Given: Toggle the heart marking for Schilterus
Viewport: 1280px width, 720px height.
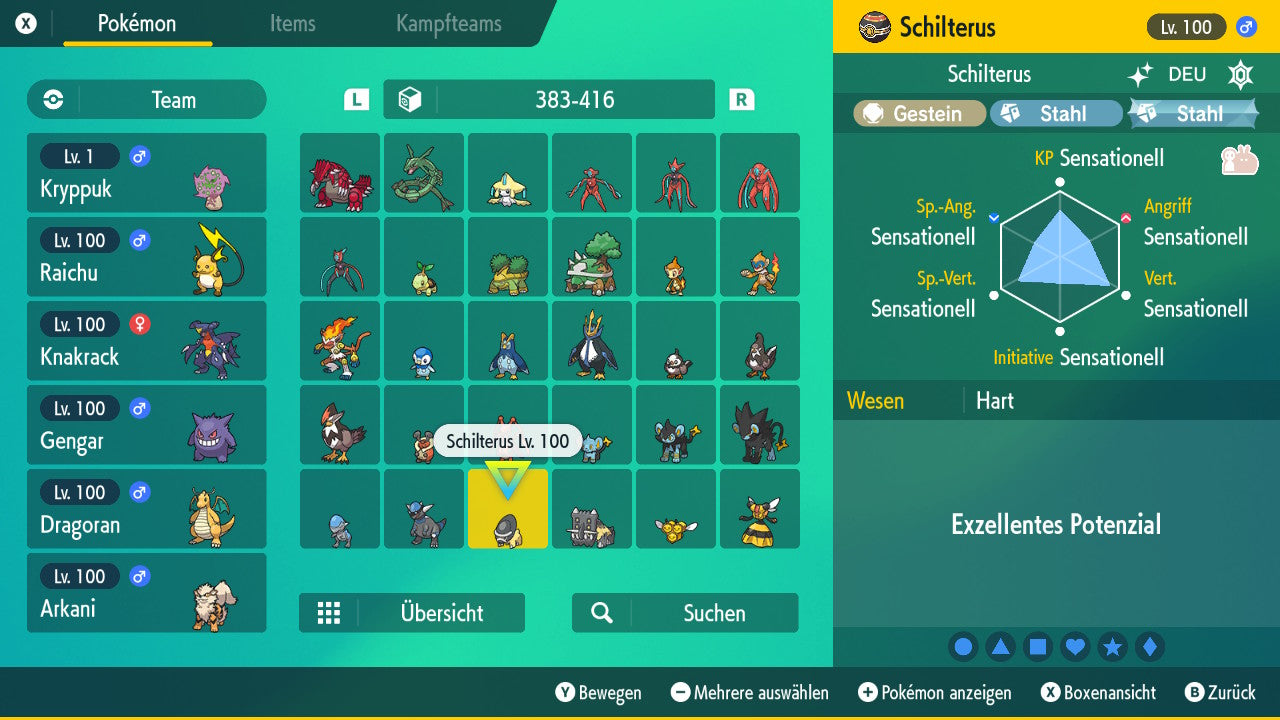Looking at the screenshot, I should 1075,646.
